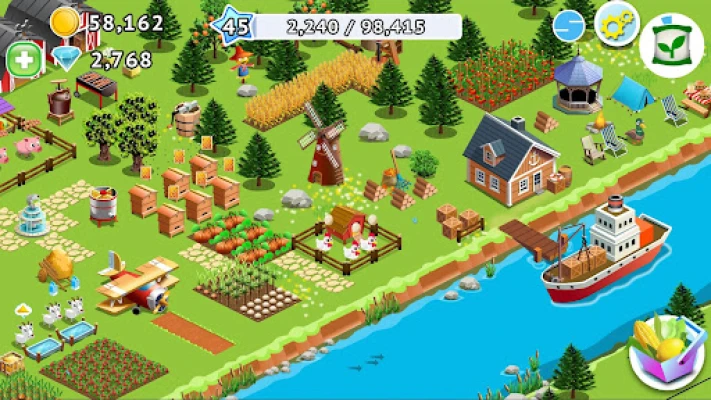The width and height of the screenshot is (711, 400).
Task: Open the seed bag menu
Action: tap(674, 45)
